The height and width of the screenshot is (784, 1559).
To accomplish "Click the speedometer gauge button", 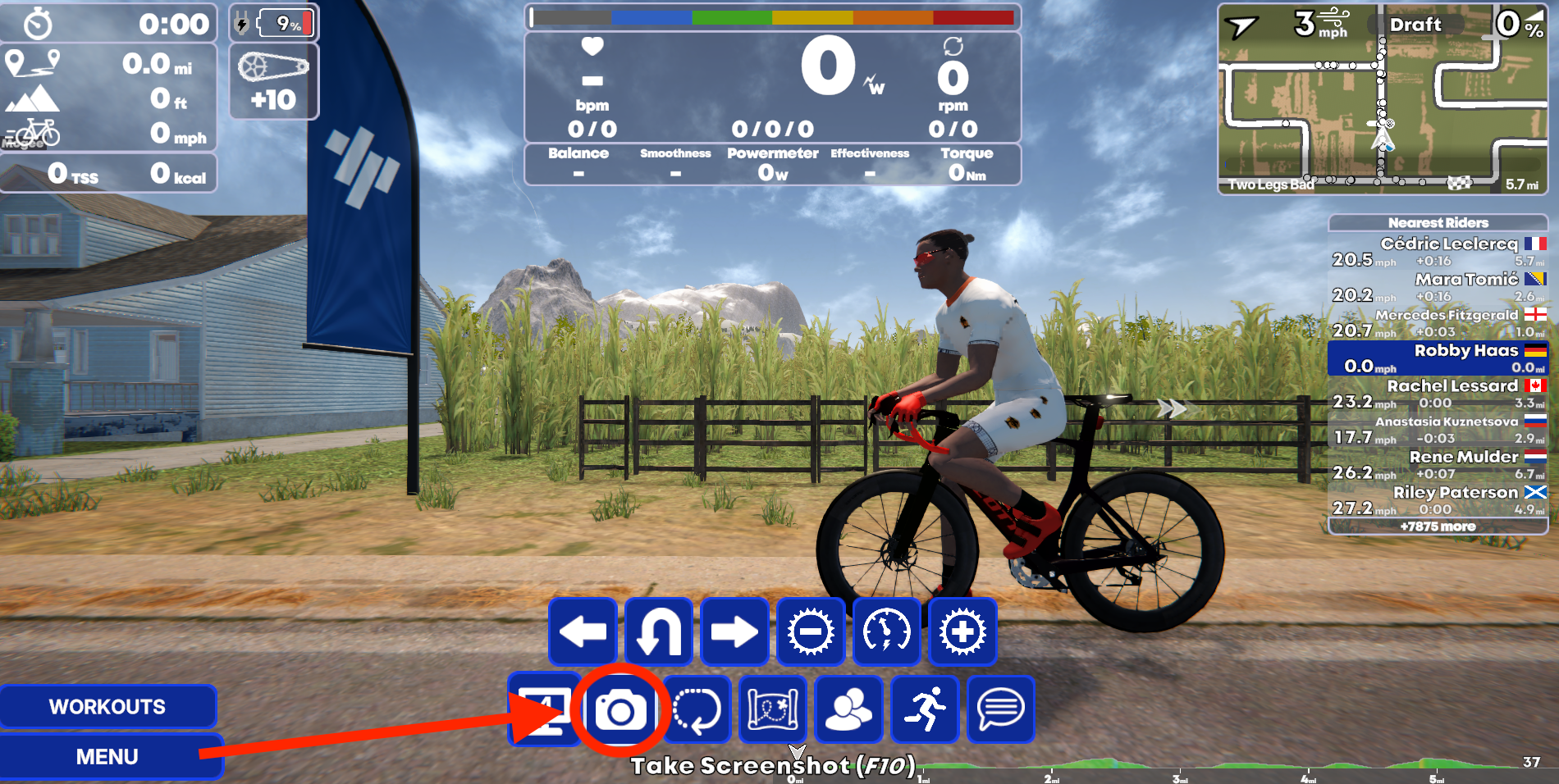I will 886,631.
